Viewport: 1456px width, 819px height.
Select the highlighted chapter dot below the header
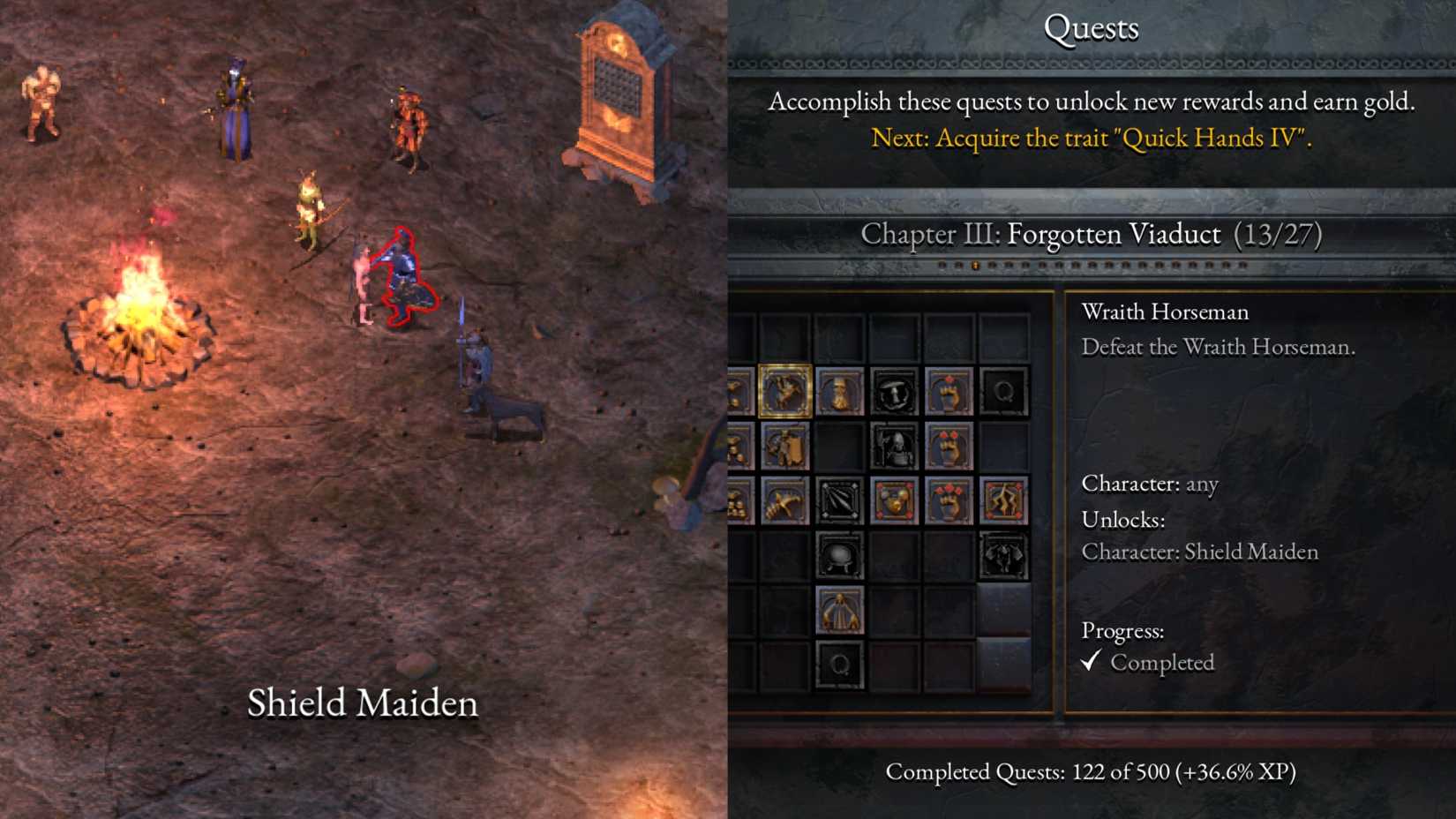tap(975, 265)
